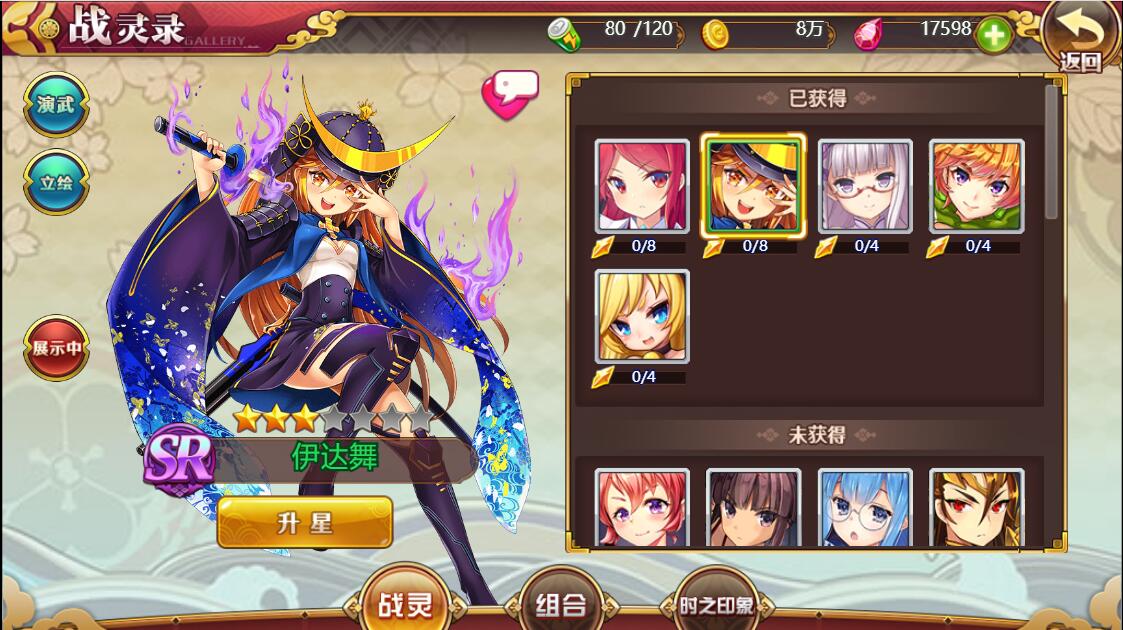This screenshot has width=1123, height=630.
Task: Open the 演武 demonstration button
Action: [56, 104]
